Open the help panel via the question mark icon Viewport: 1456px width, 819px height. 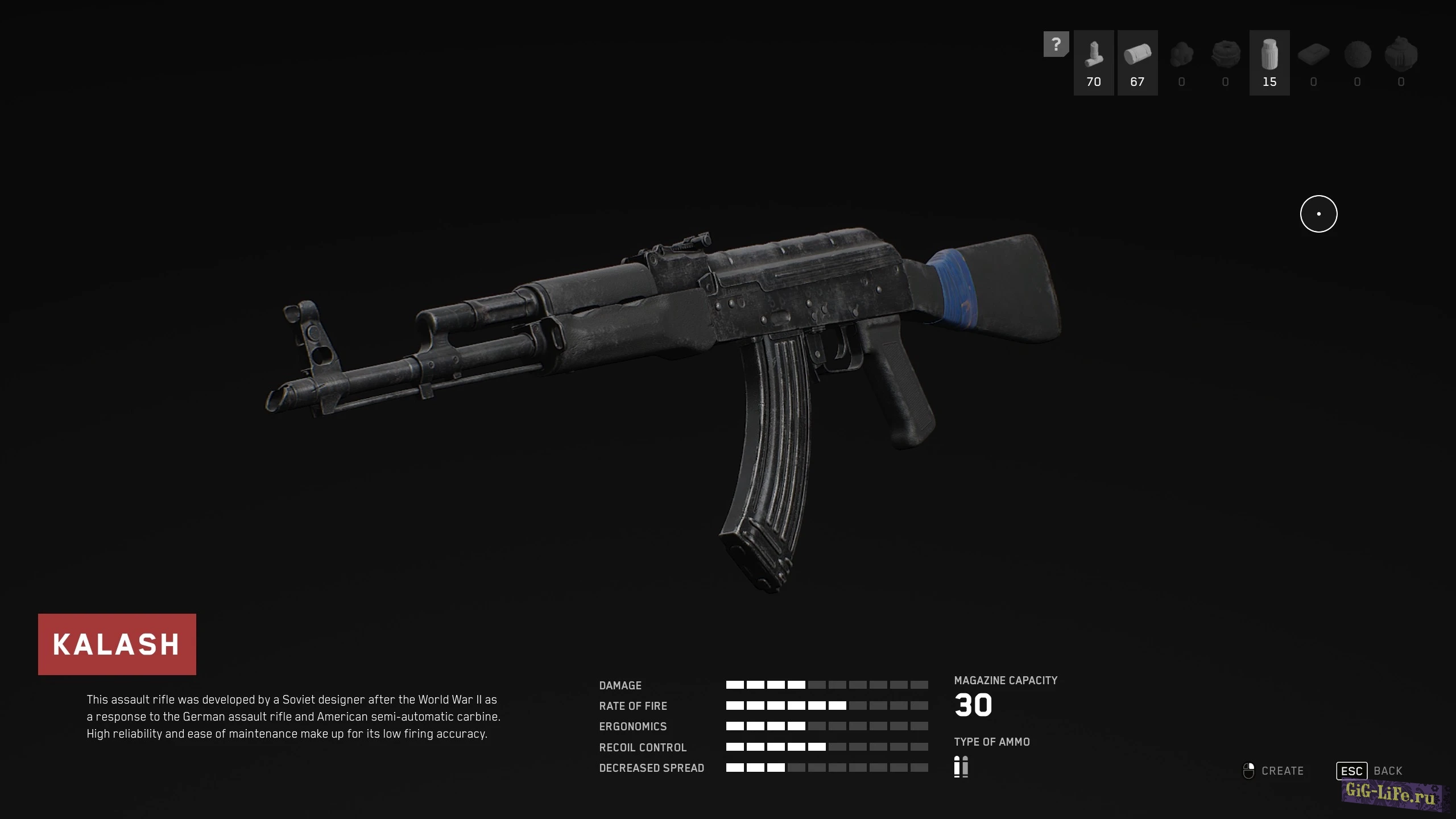[x=1057, y=43]
